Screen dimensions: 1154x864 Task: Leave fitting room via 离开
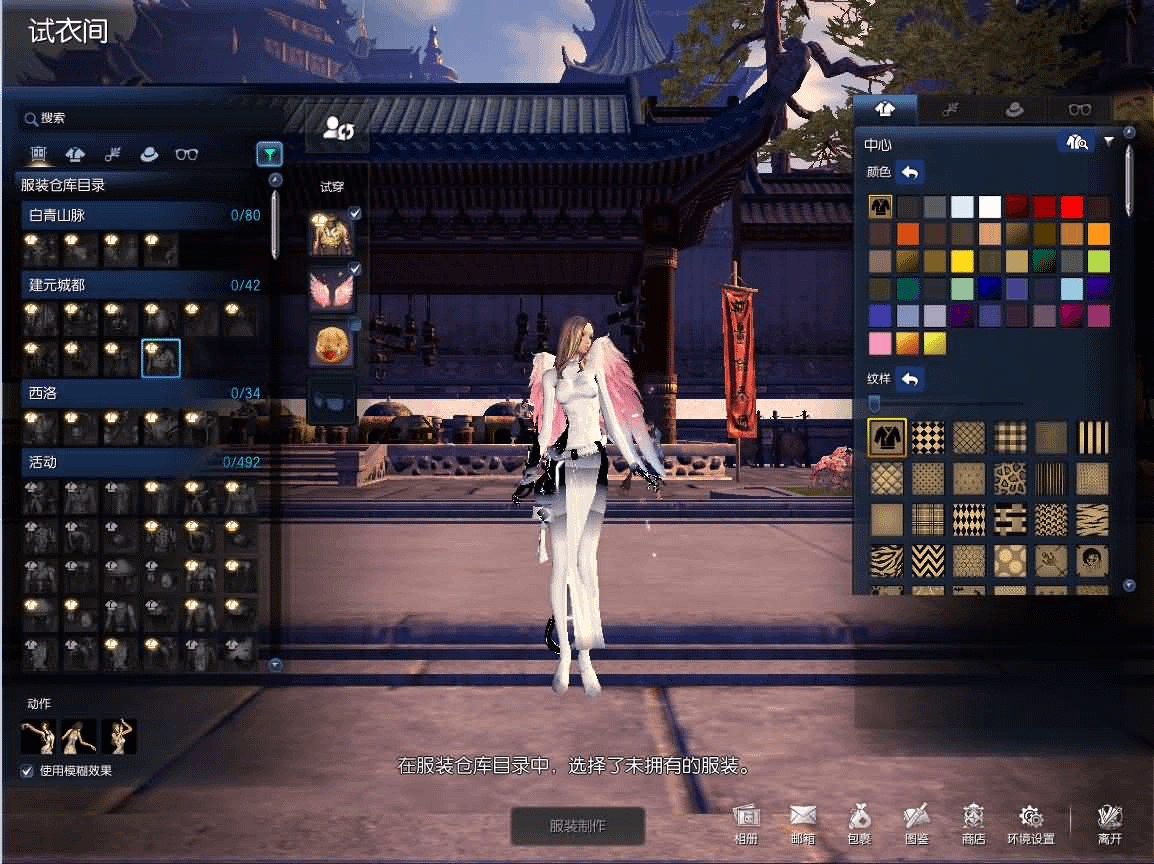pos(1109,822)
